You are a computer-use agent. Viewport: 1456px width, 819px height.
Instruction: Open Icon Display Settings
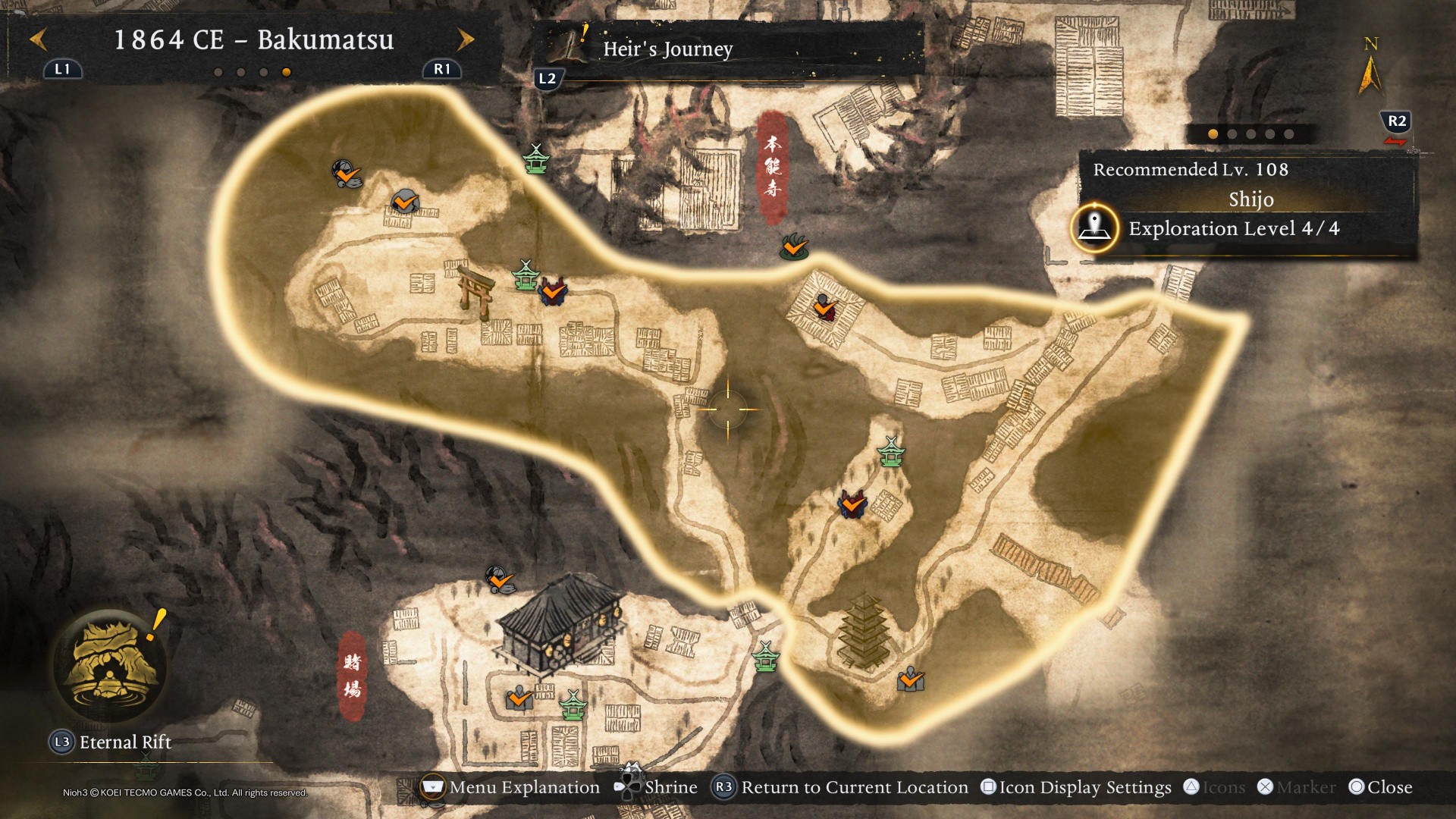tap(1076, 787)
